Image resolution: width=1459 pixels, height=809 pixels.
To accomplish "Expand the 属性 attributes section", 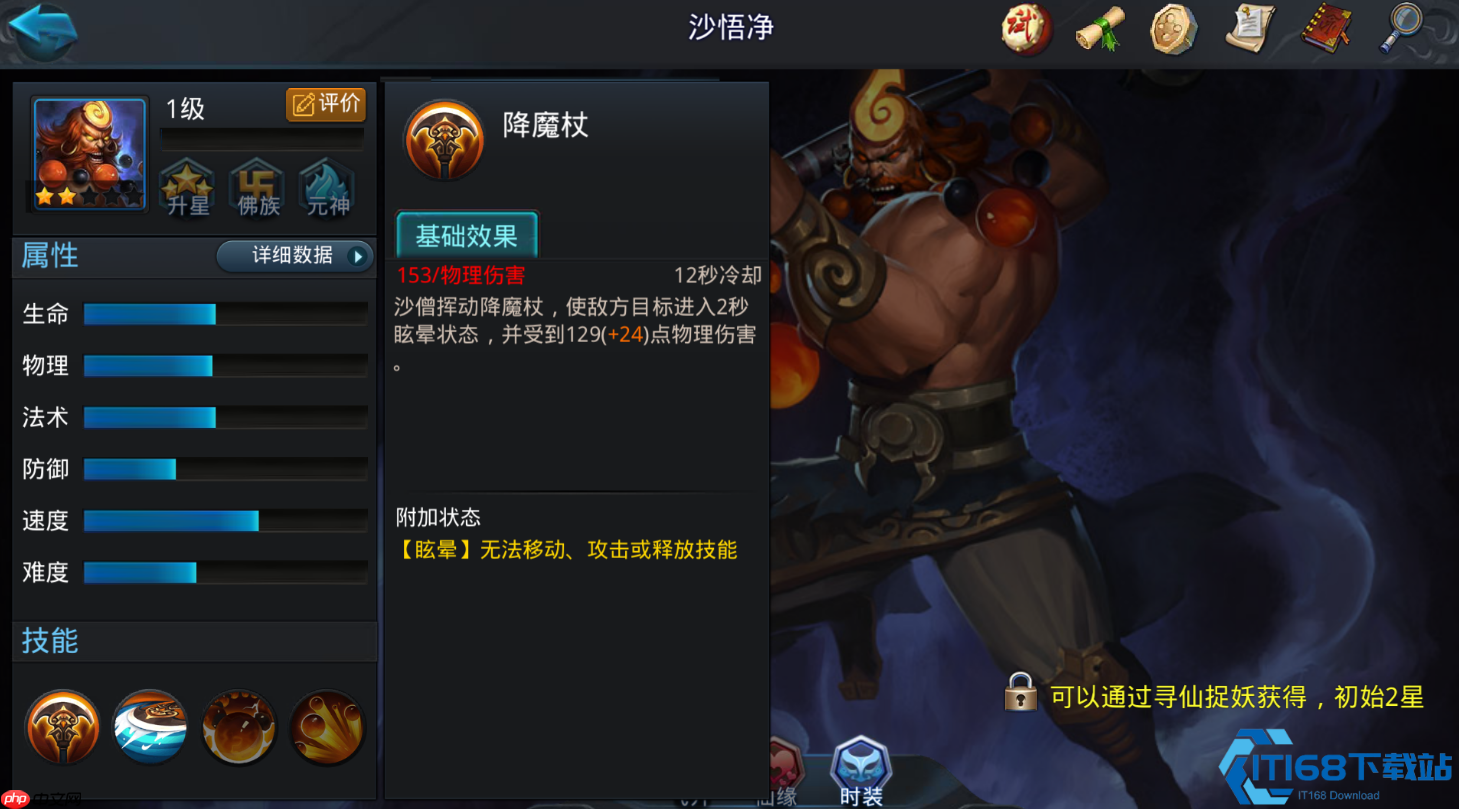I will (48, 256).
